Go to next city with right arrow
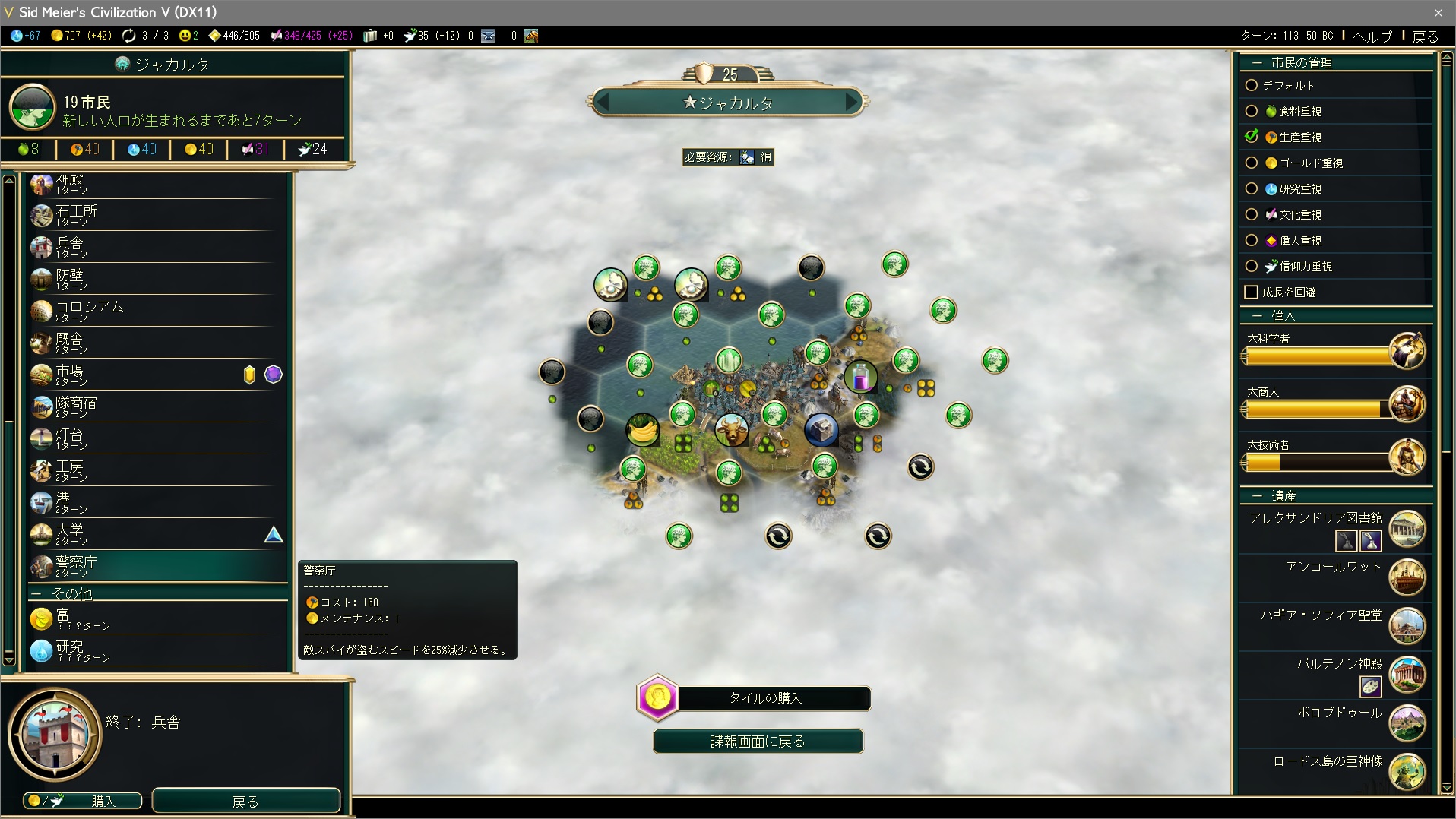The image size is (1456, 819). (851, 101)
